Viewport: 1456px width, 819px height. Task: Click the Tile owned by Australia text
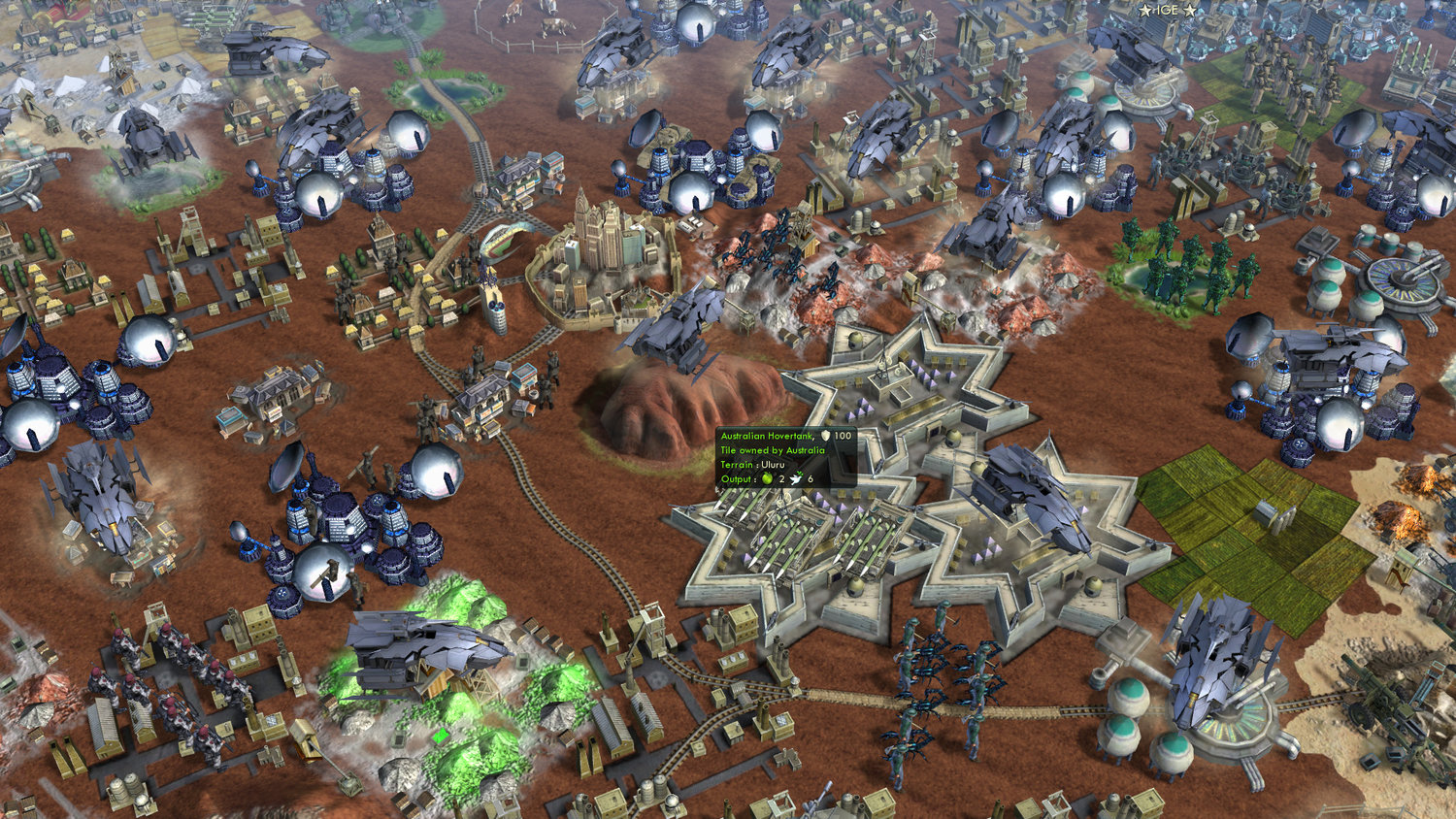tap(773, 450)
